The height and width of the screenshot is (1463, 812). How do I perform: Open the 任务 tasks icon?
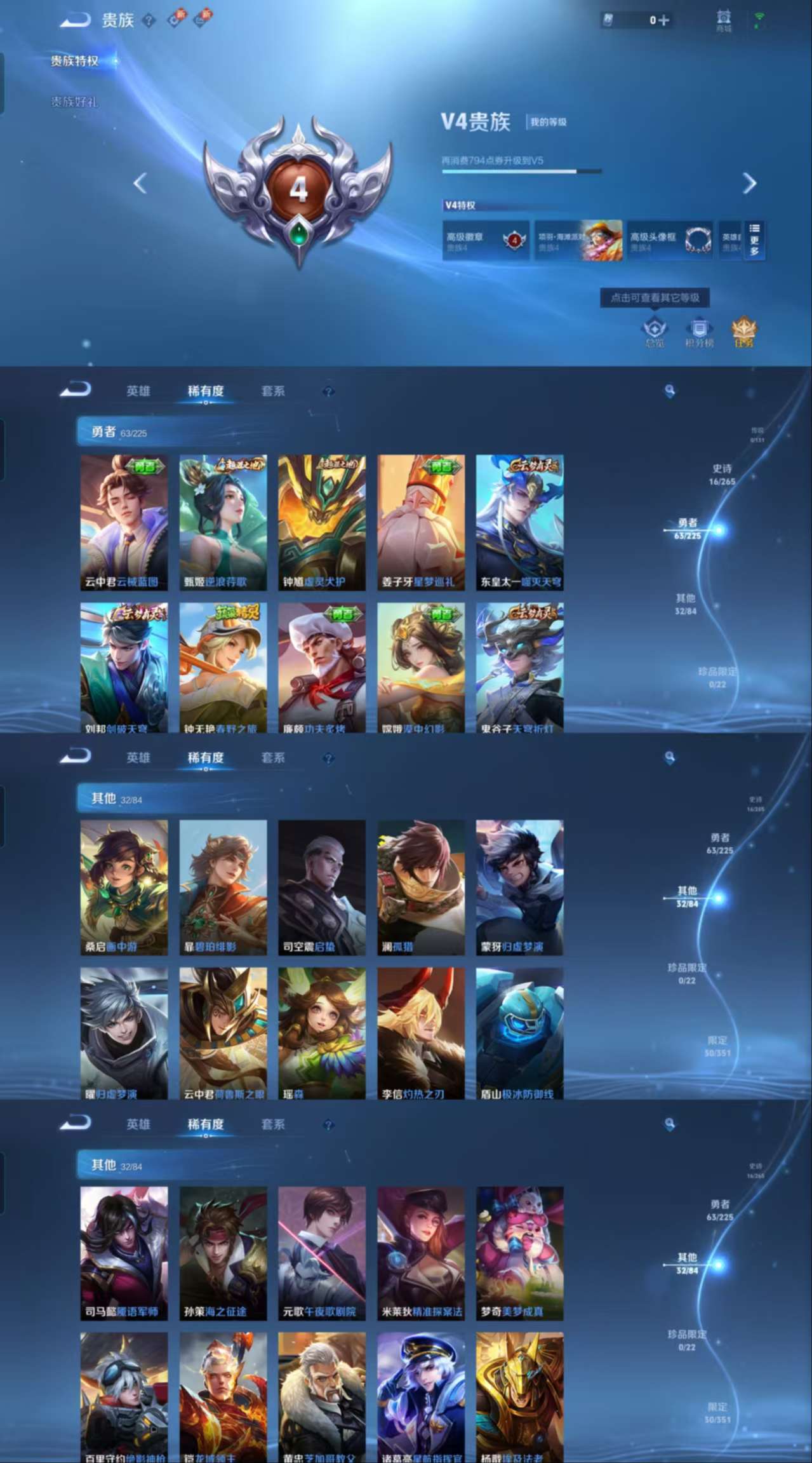[x=744, y=331]
